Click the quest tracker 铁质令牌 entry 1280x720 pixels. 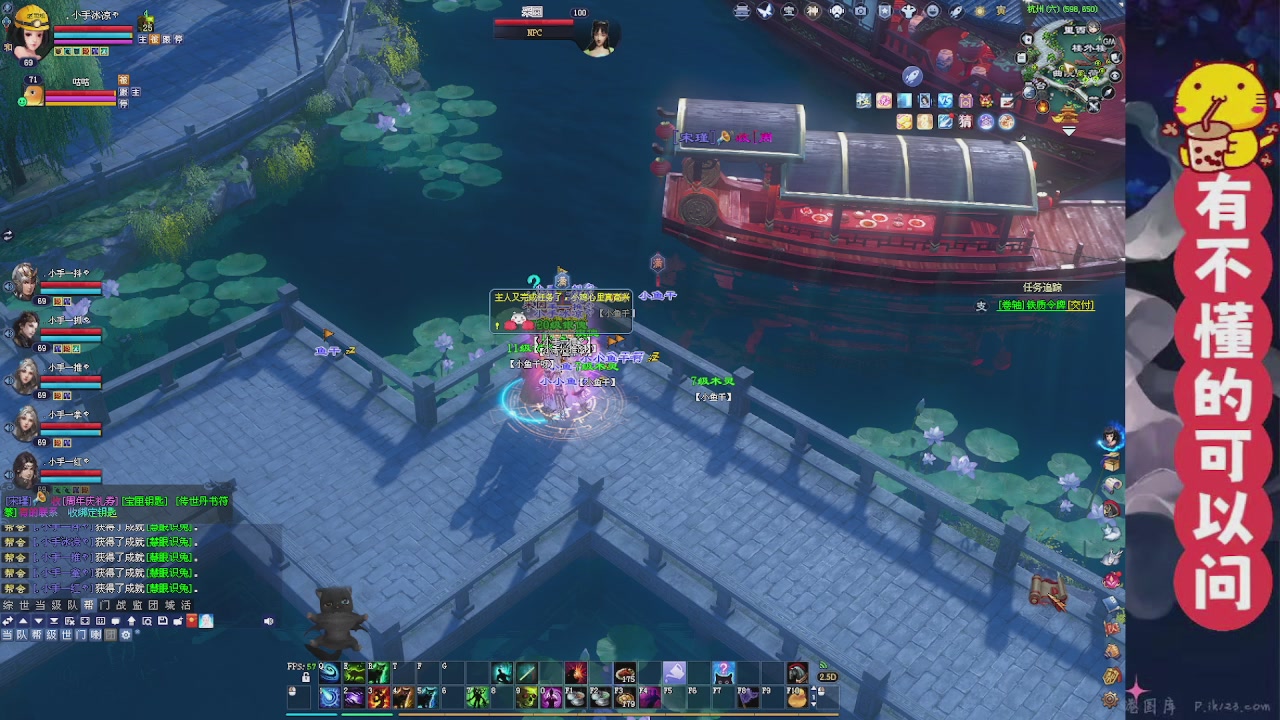(x=1046, y=305)
